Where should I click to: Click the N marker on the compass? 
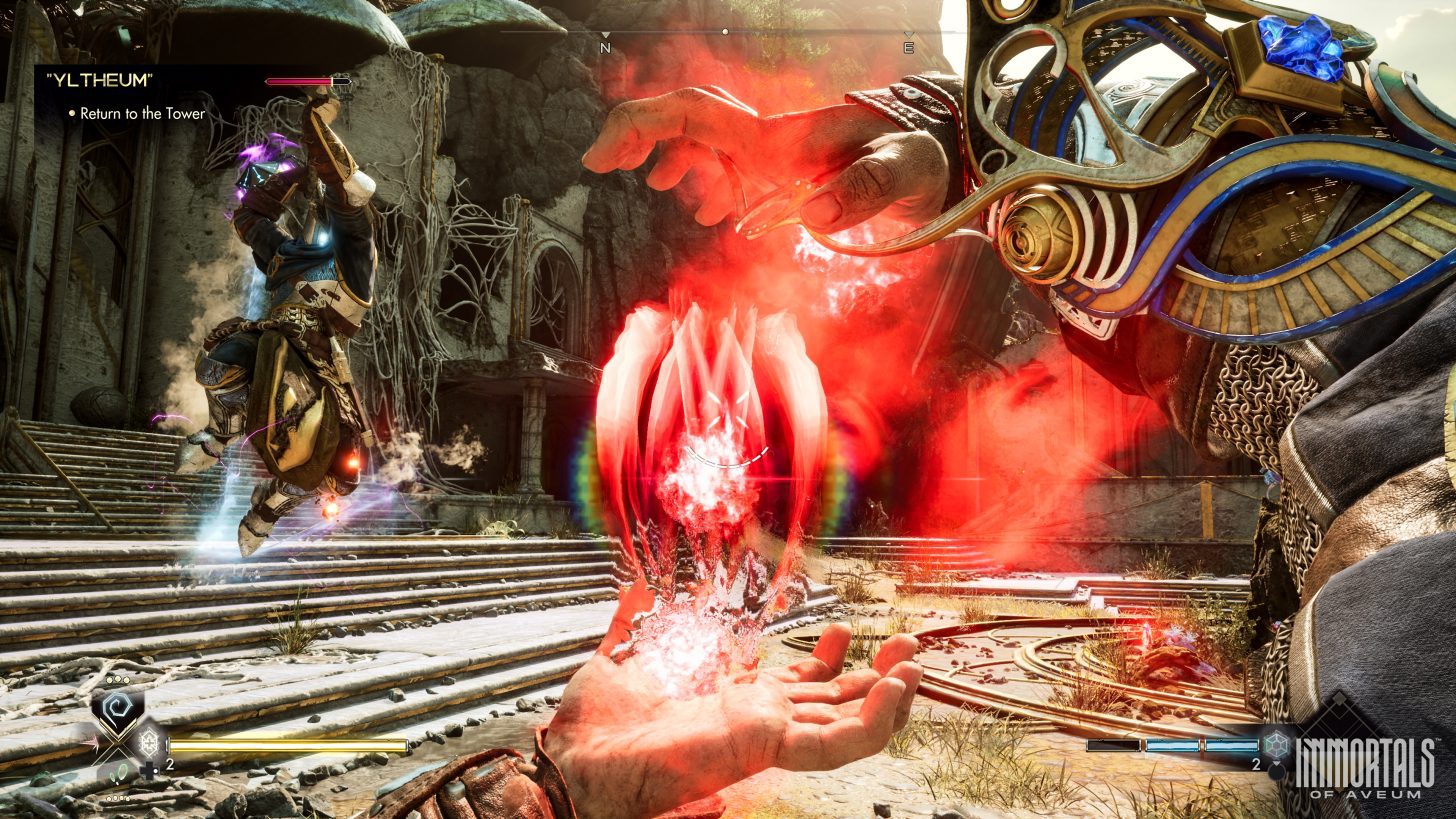(x=605, y=46)
